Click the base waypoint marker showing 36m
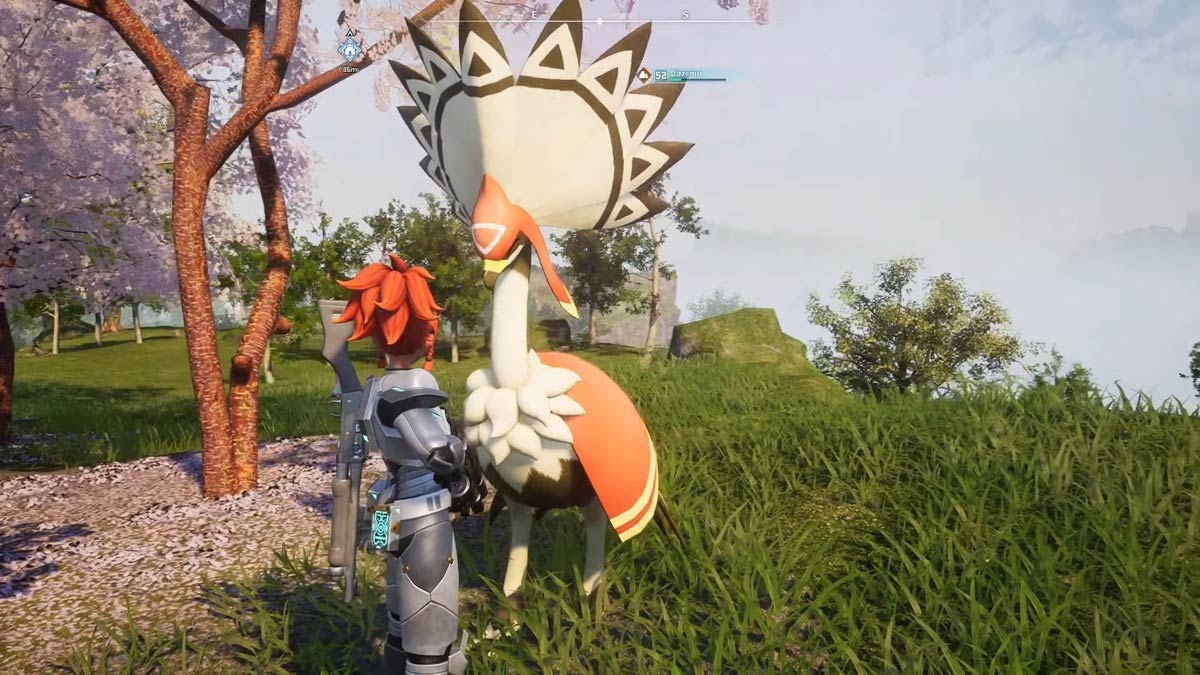The image size is (1200, 675). click(349, 49)
